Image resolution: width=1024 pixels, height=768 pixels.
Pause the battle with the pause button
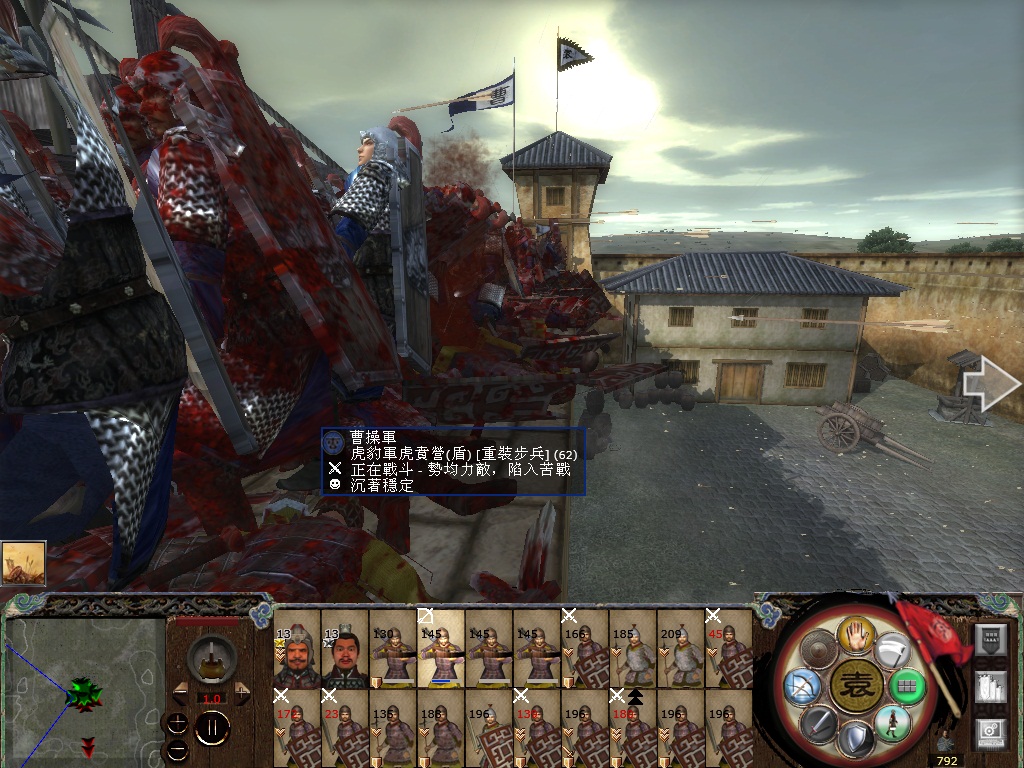(x=211, y=727)
